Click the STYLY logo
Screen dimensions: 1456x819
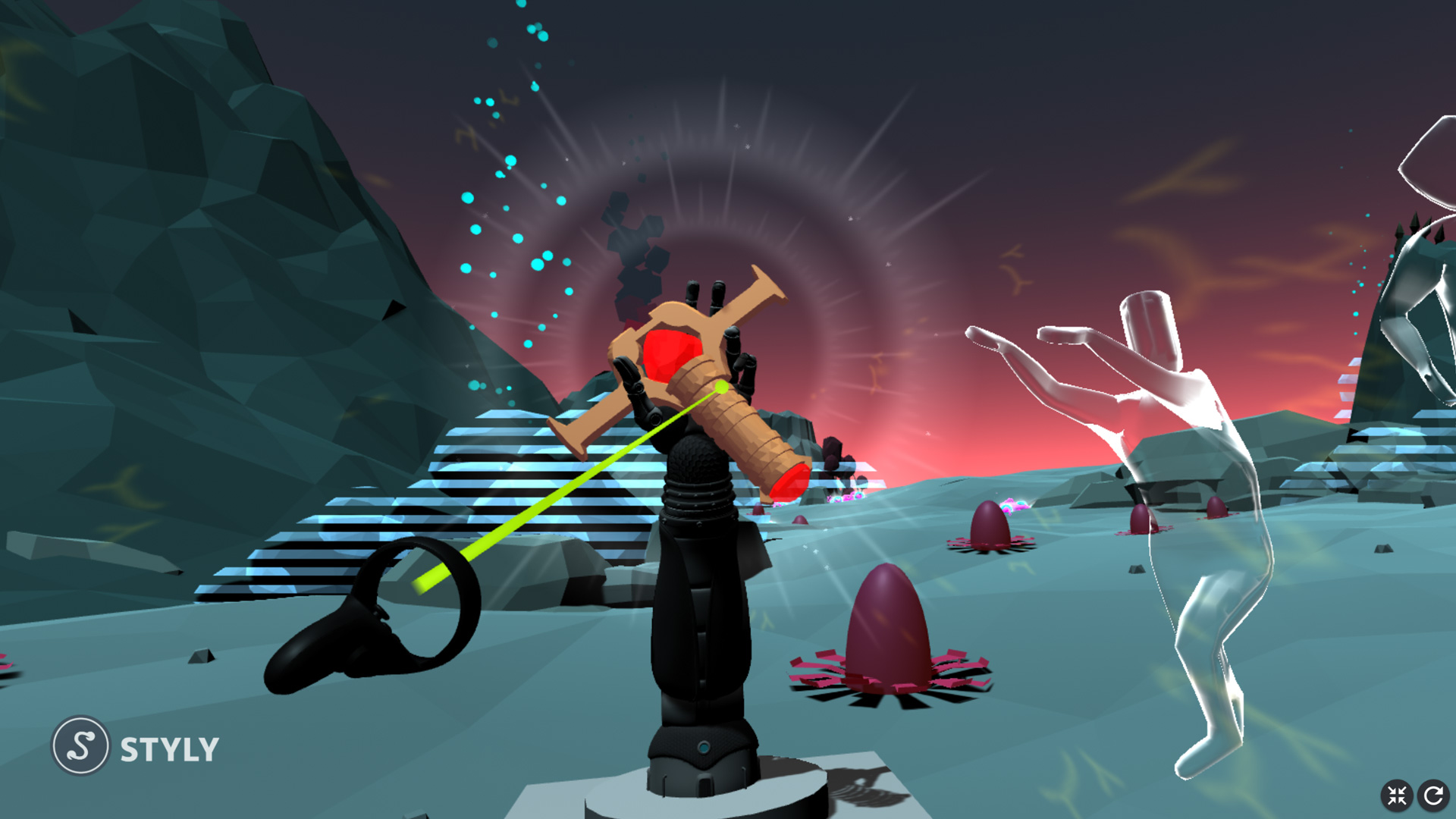135,747
